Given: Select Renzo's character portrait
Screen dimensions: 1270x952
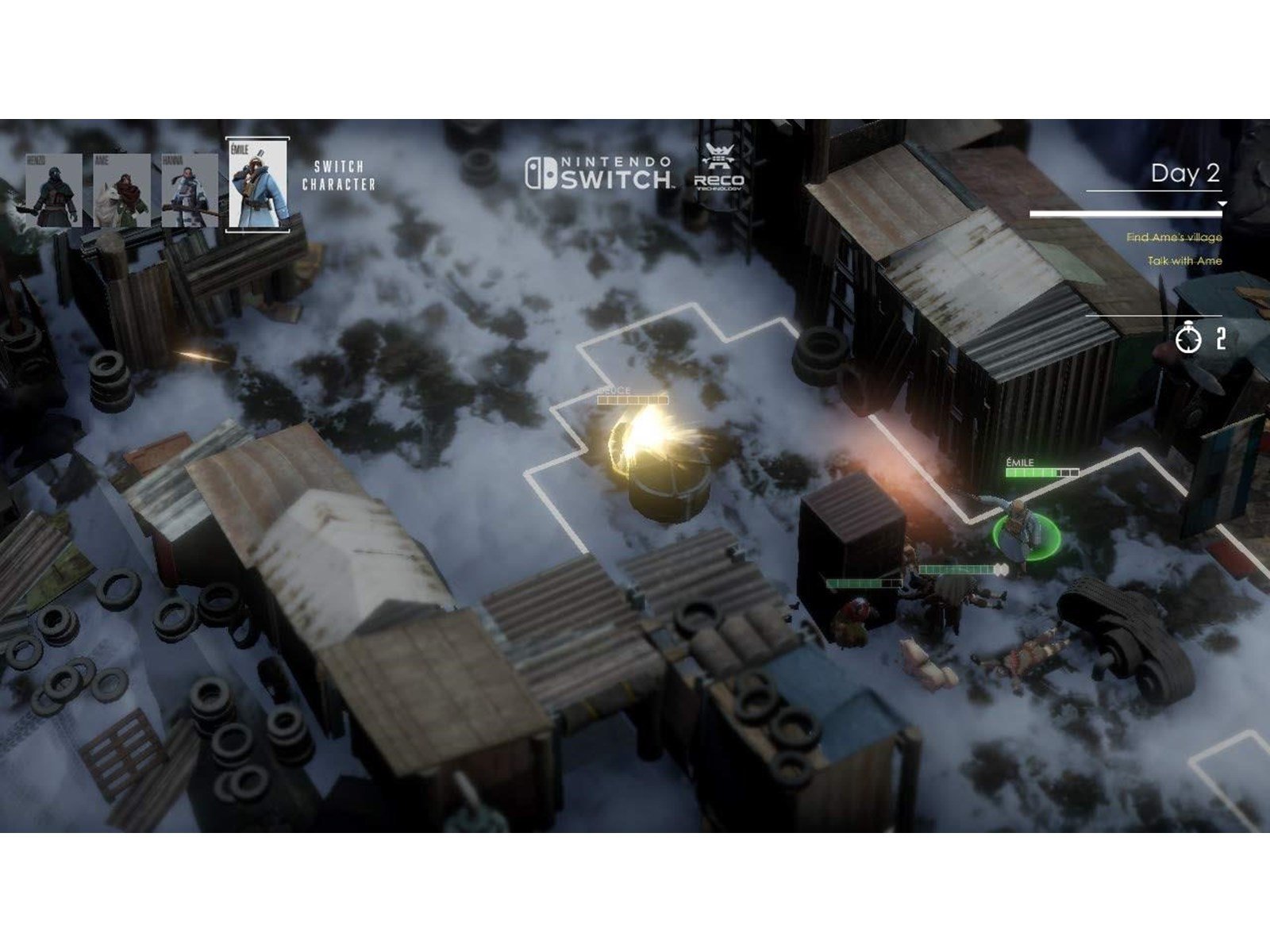Looking at the screenshot, I should (54, 190).
